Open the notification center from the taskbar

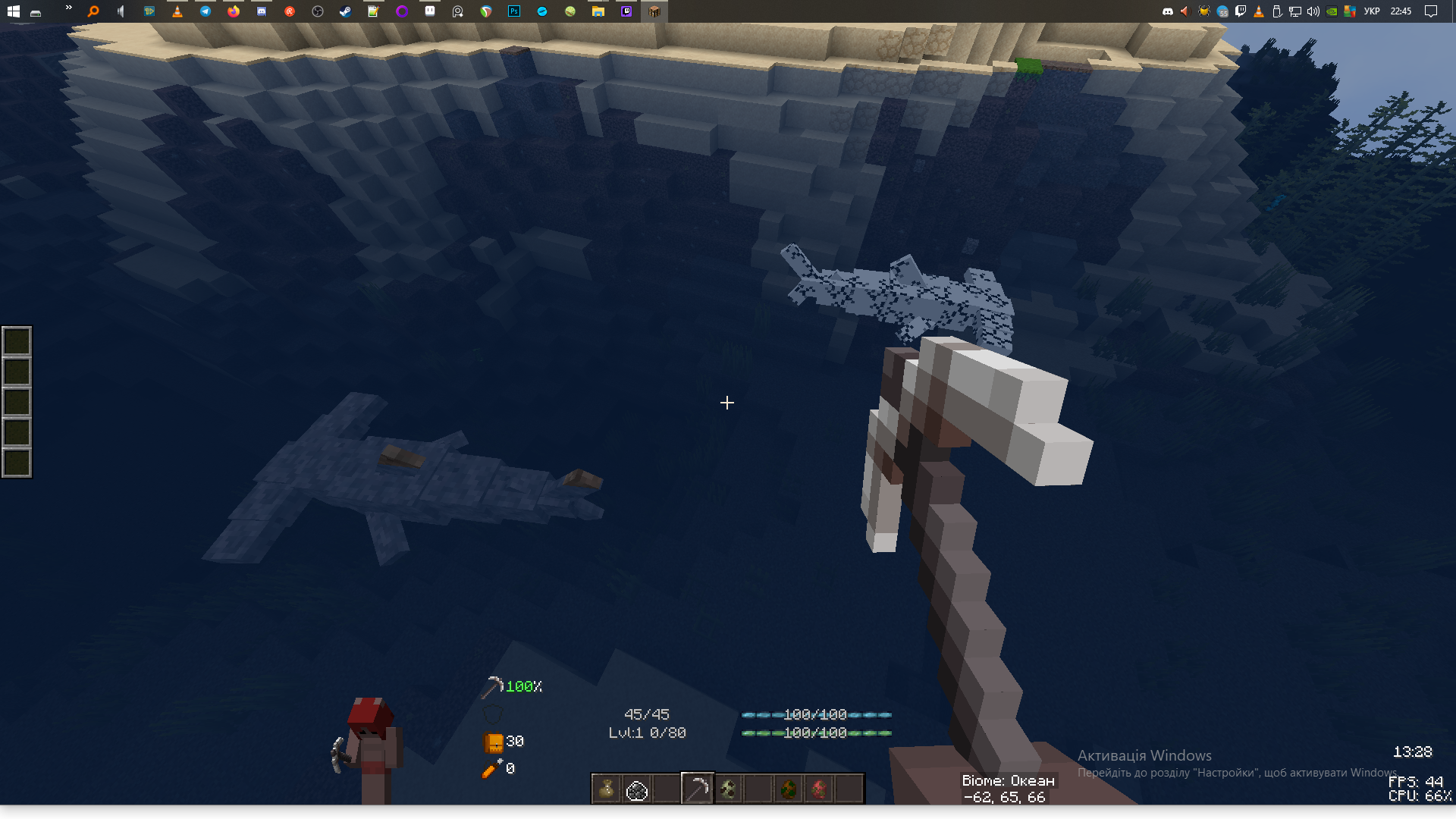(1430, 11)
